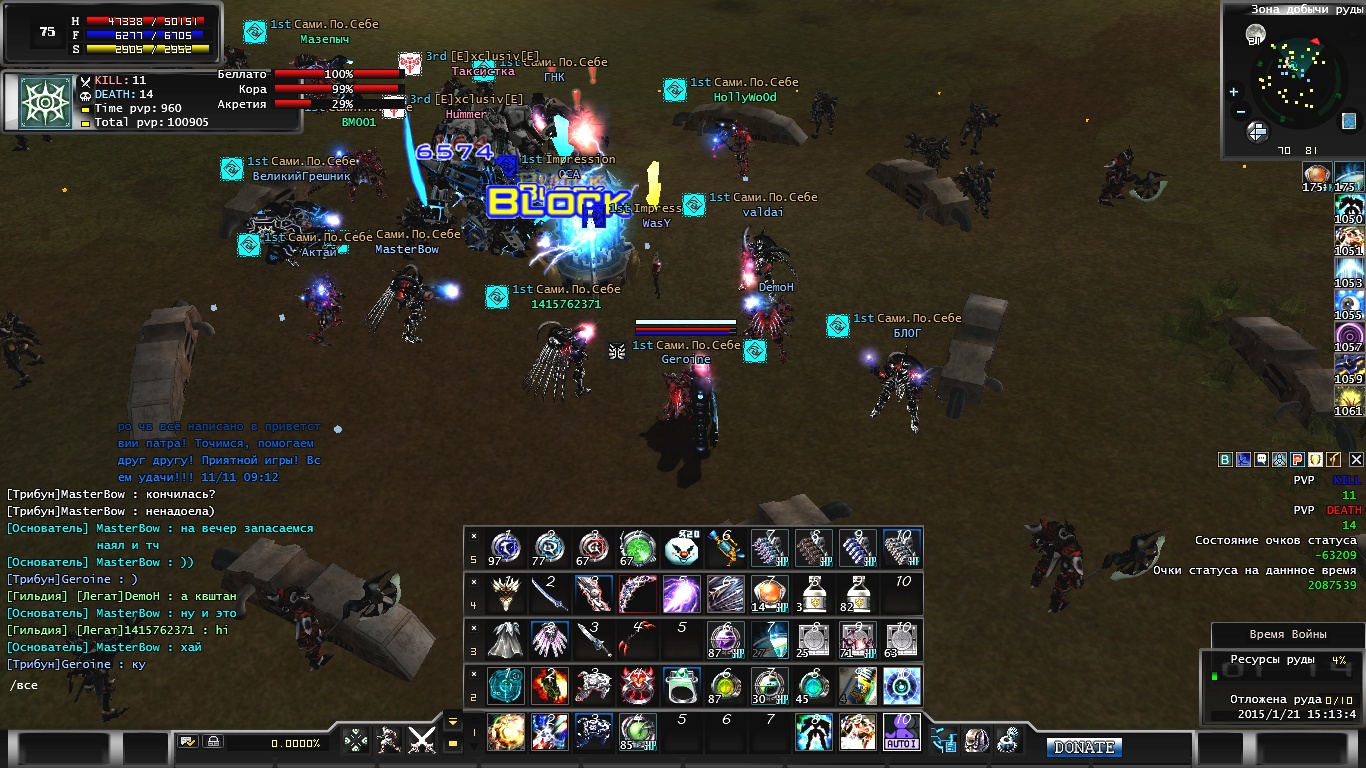Use the fiery explosion skill icon

(505, 733)
